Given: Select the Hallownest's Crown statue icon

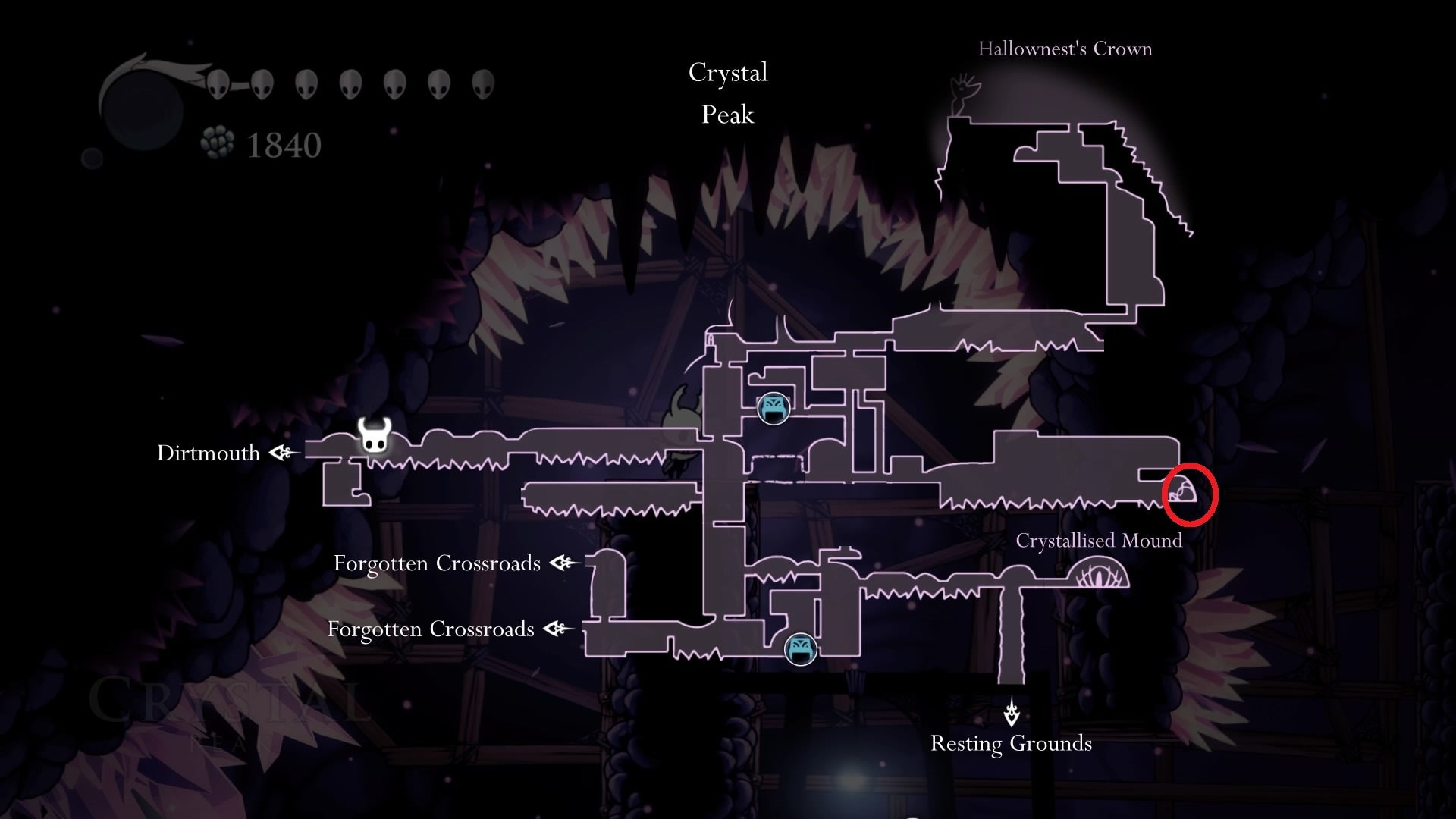Looking at the screenshot, I should [x=963, y=94].
